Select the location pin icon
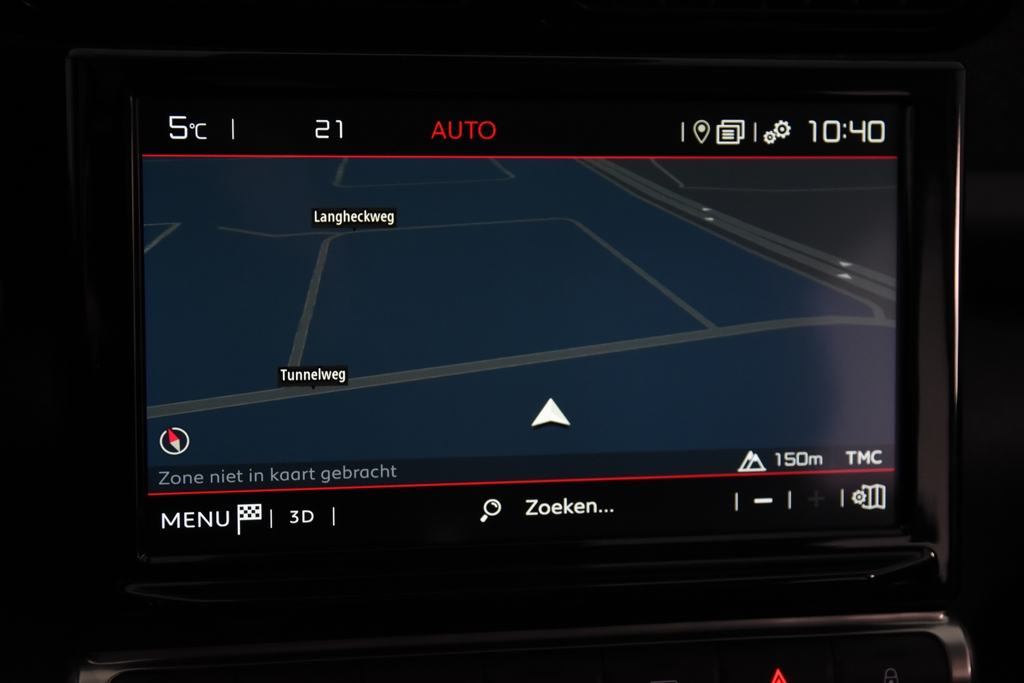1024x683 pixels. [701, 132]
